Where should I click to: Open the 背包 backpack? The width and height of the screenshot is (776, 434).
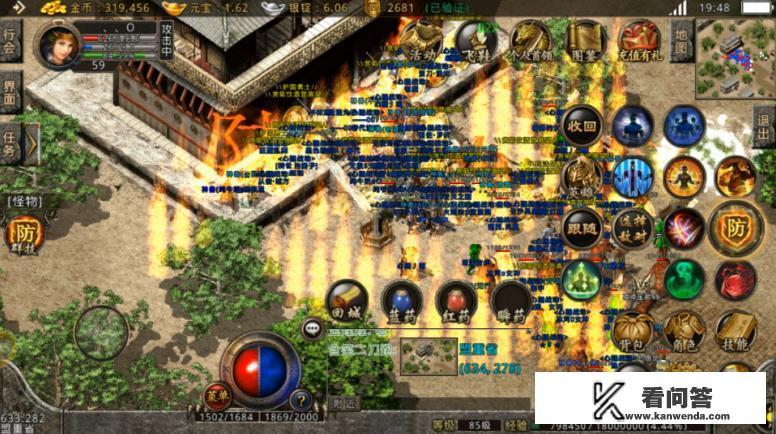(x=633, y=330)
